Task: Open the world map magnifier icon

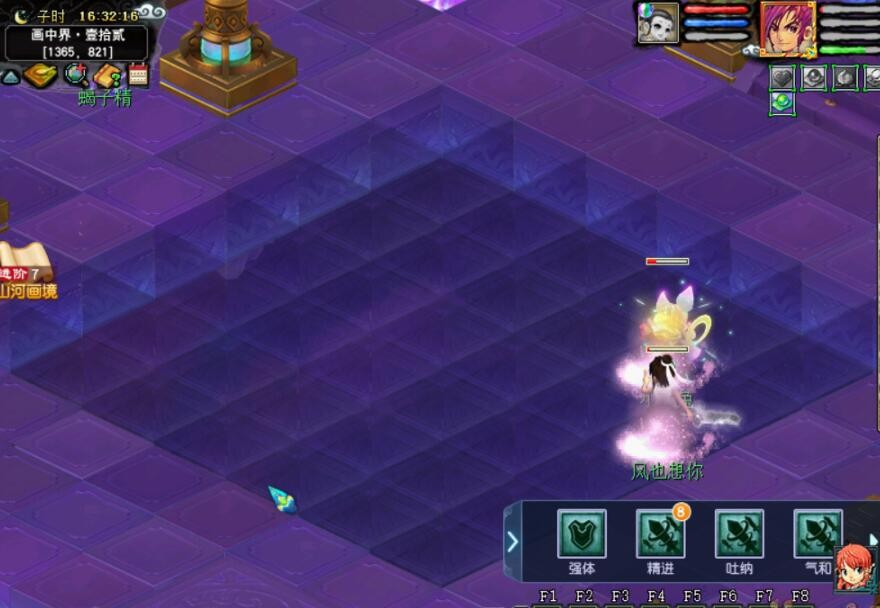Action: (x=76, y=75)
